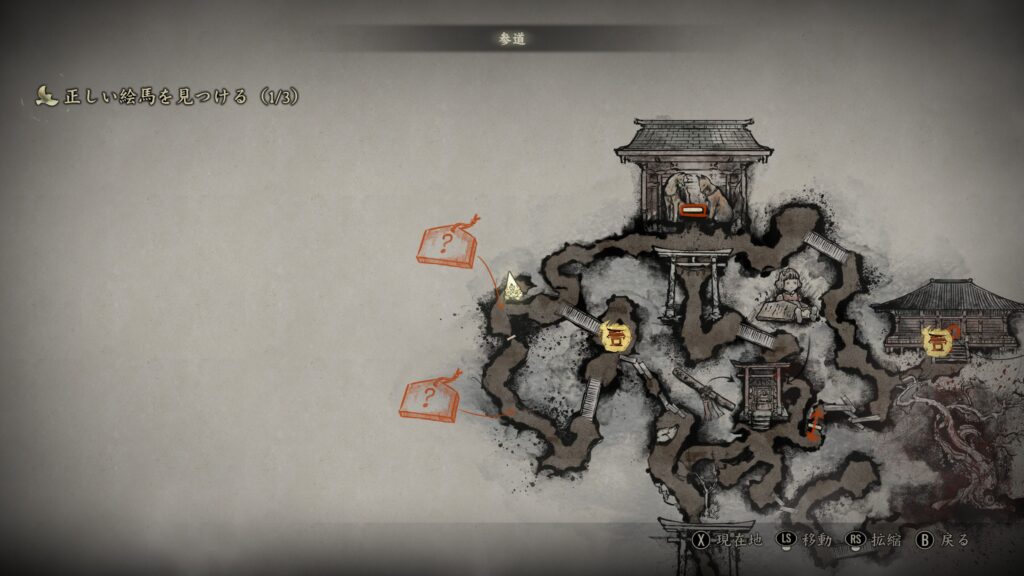Viewport: 1024px width, 576px height.
Task: Click the player's current location arrow marker
Action: [513, 287]
